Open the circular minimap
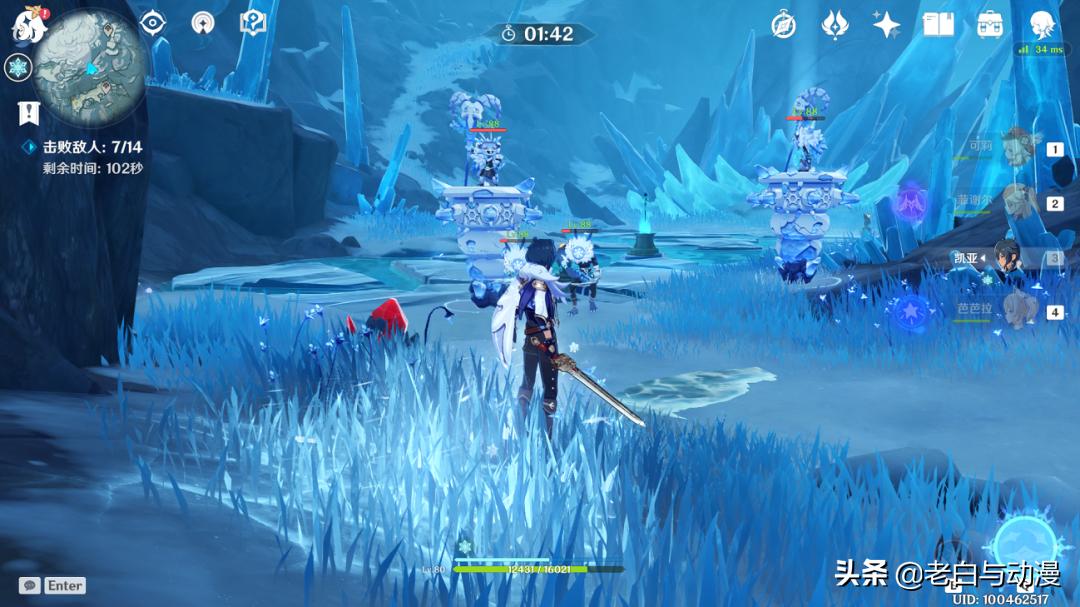1080x607 pixels. [x=90, y=68]
